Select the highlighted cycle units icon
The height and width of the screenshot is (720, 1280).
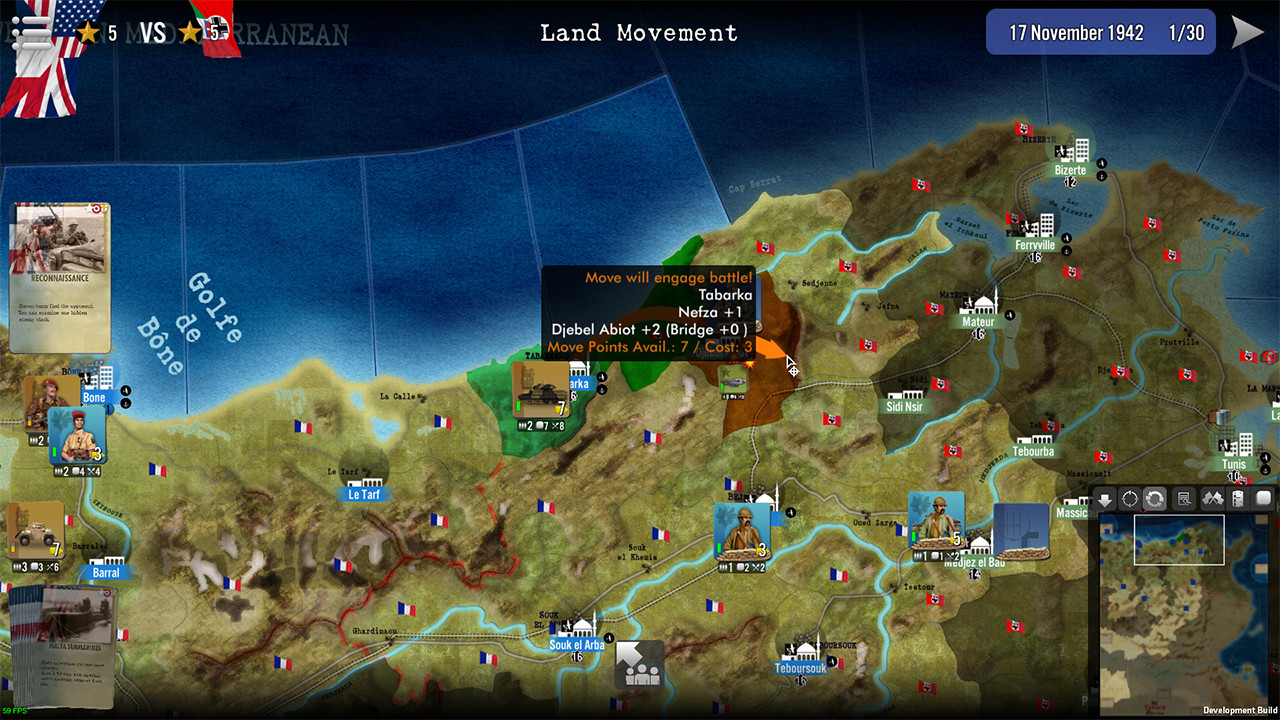point(1155,498)
